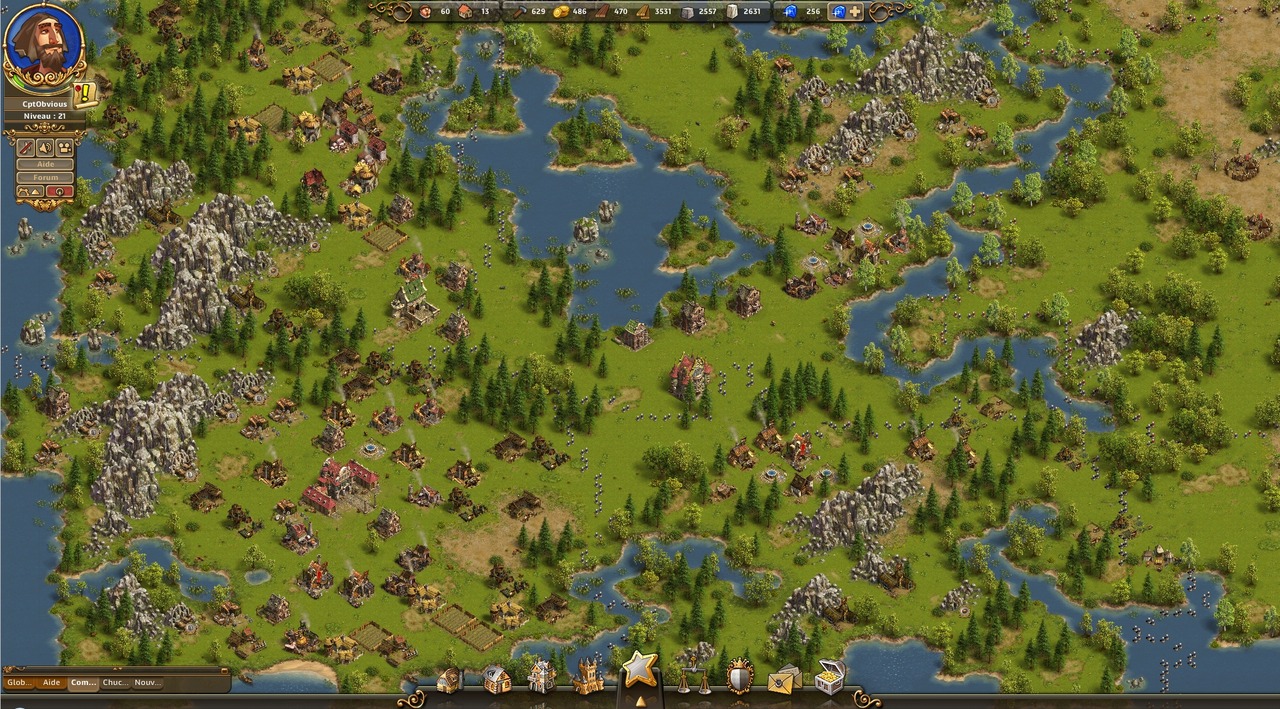Screen dimensions: 1280x709
Task: Open the quest scroll with exclamation mark
Action: (83, 93)
